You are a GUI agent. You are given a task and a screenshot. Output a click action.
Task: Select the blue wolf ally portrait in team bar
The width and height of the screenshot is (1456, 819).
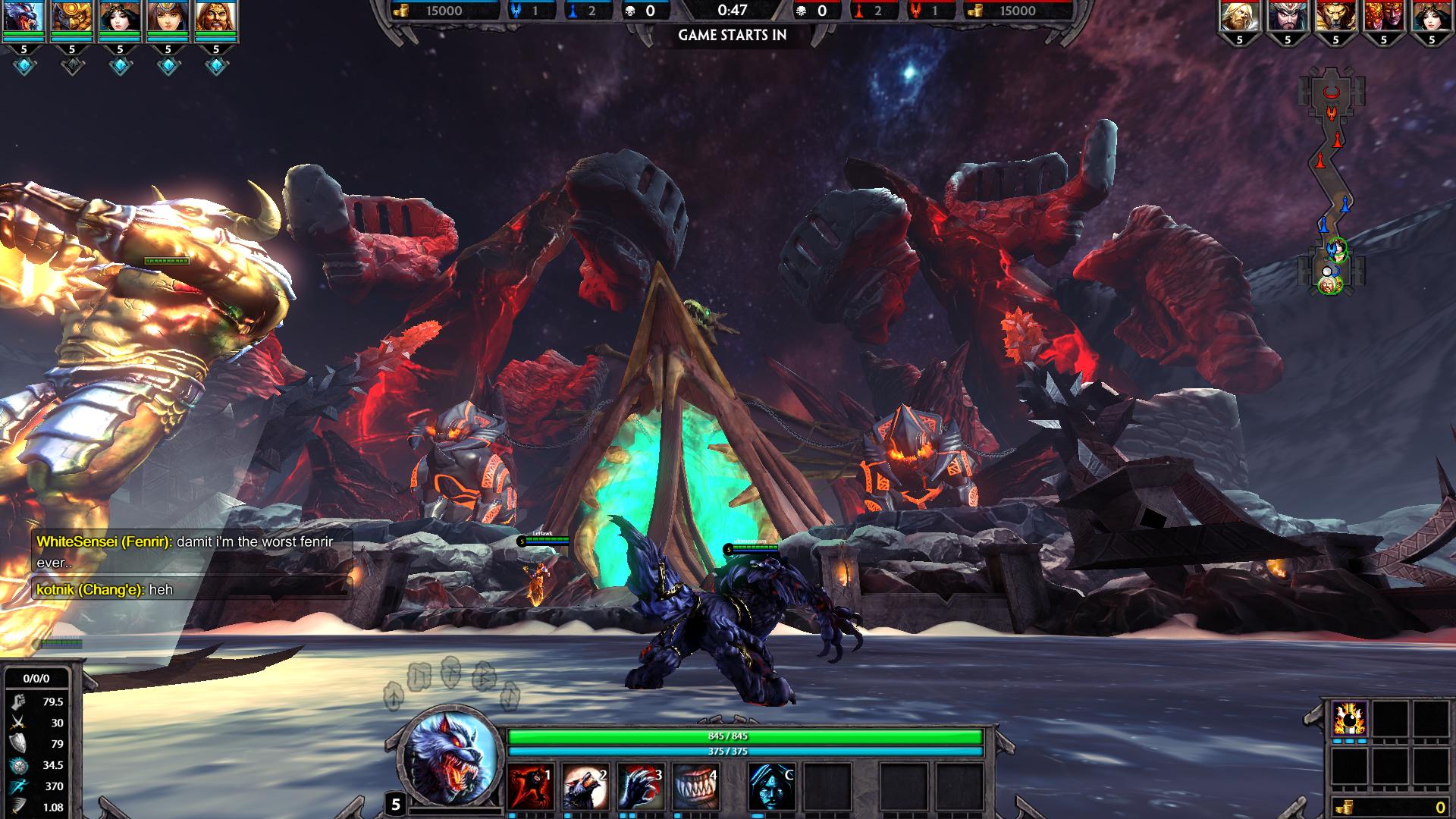(x=24, y=18)
